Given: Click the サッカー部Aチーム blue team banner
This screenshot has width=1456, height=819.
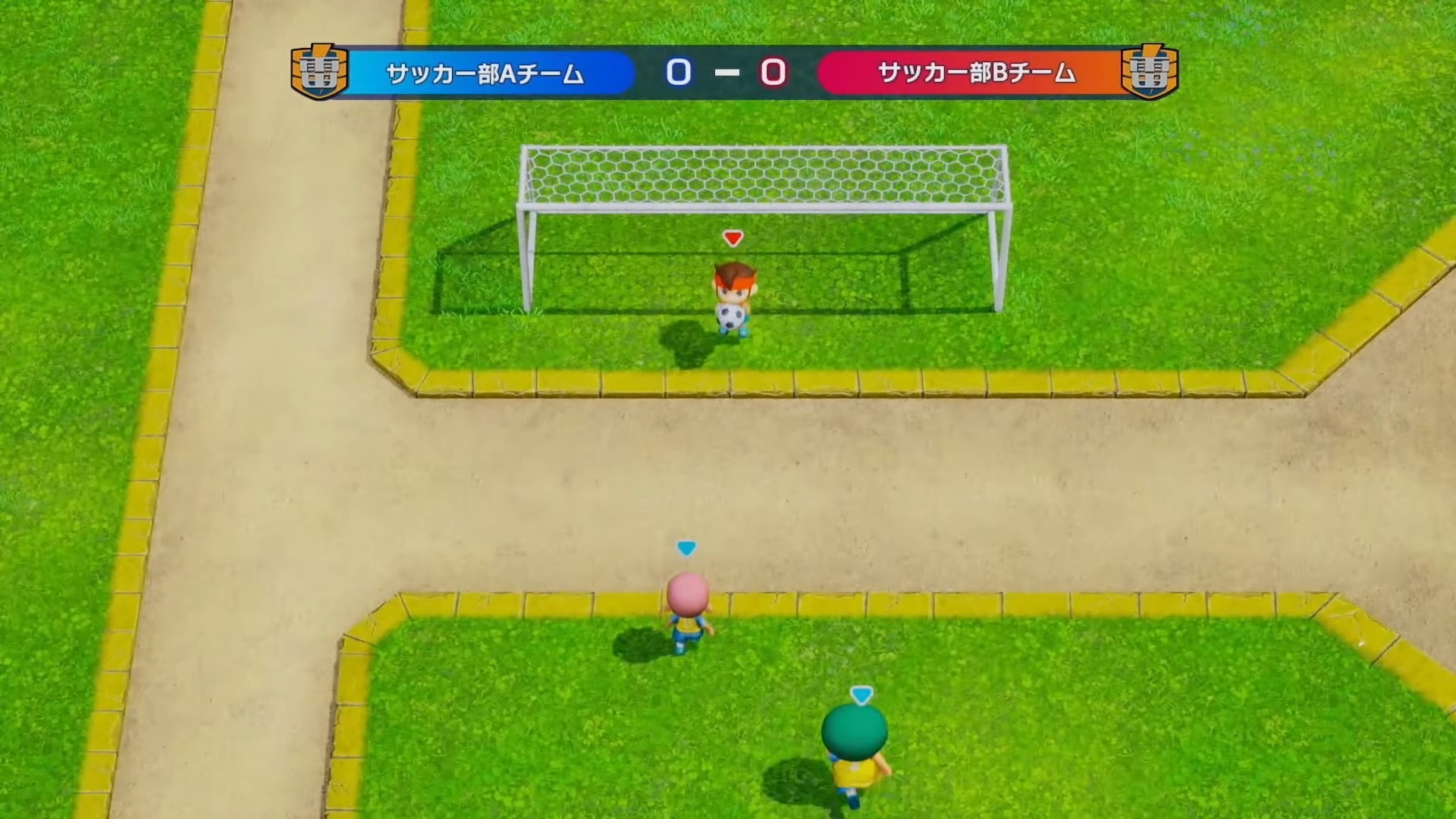Looking at the screenshot, I should click(x=485, y=74).
